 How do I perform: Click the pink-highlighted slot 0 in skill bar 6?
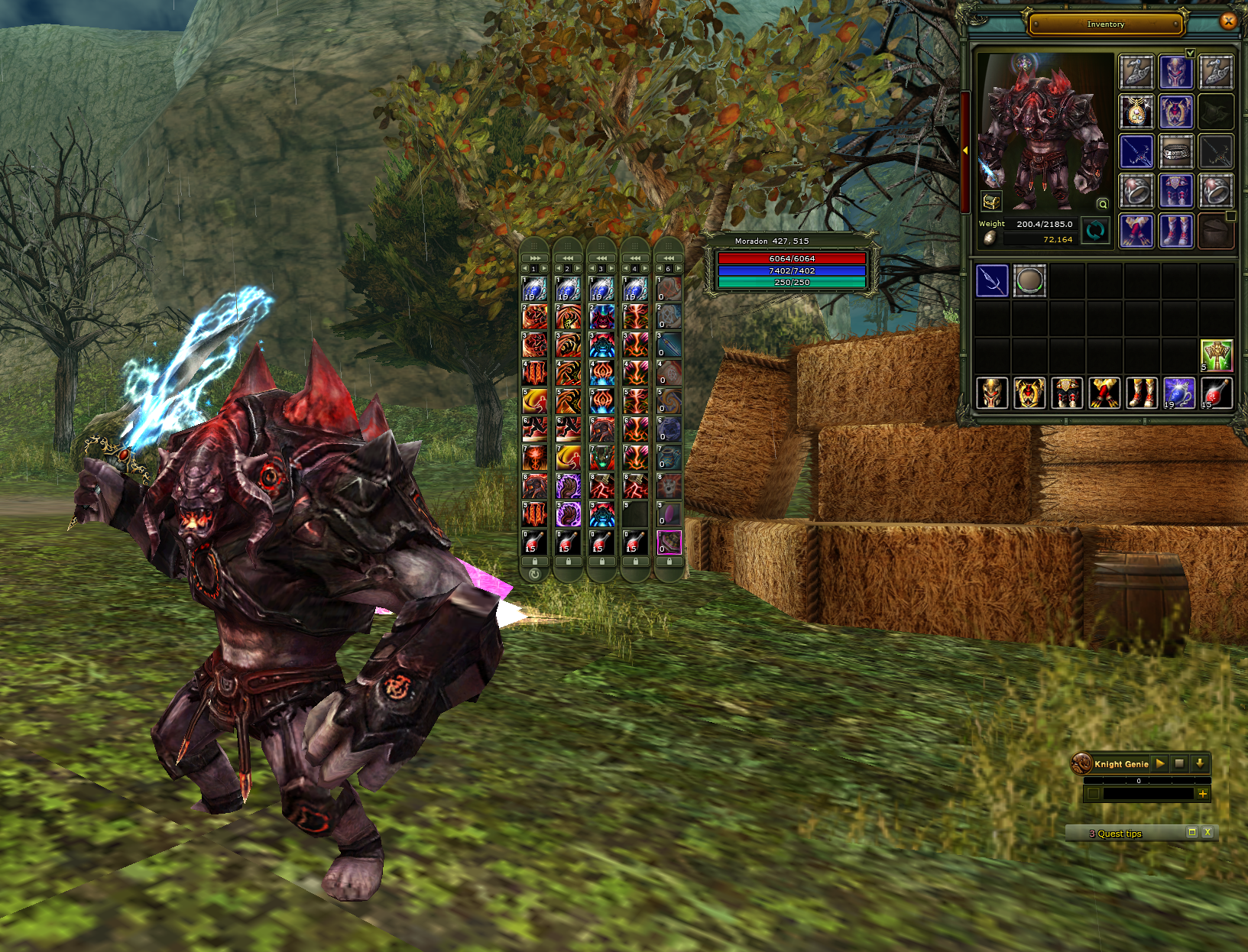[669, 542]
